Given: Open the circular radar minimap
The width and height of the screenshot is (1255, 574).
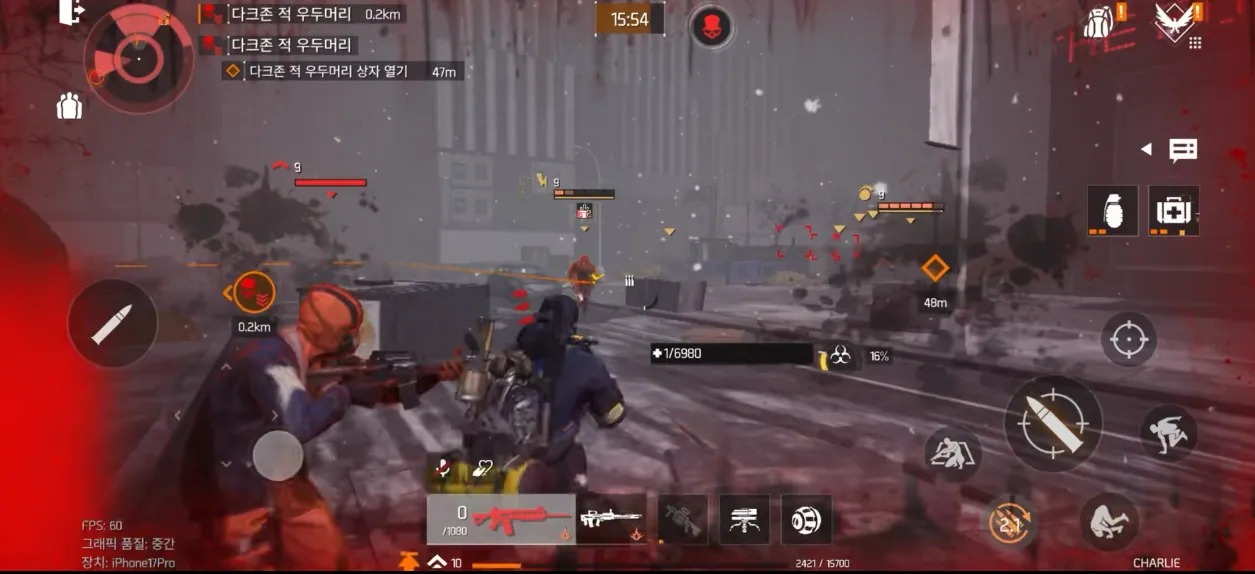Looking at the screenshot, I should pyautogui.click(x=138, y=56).
